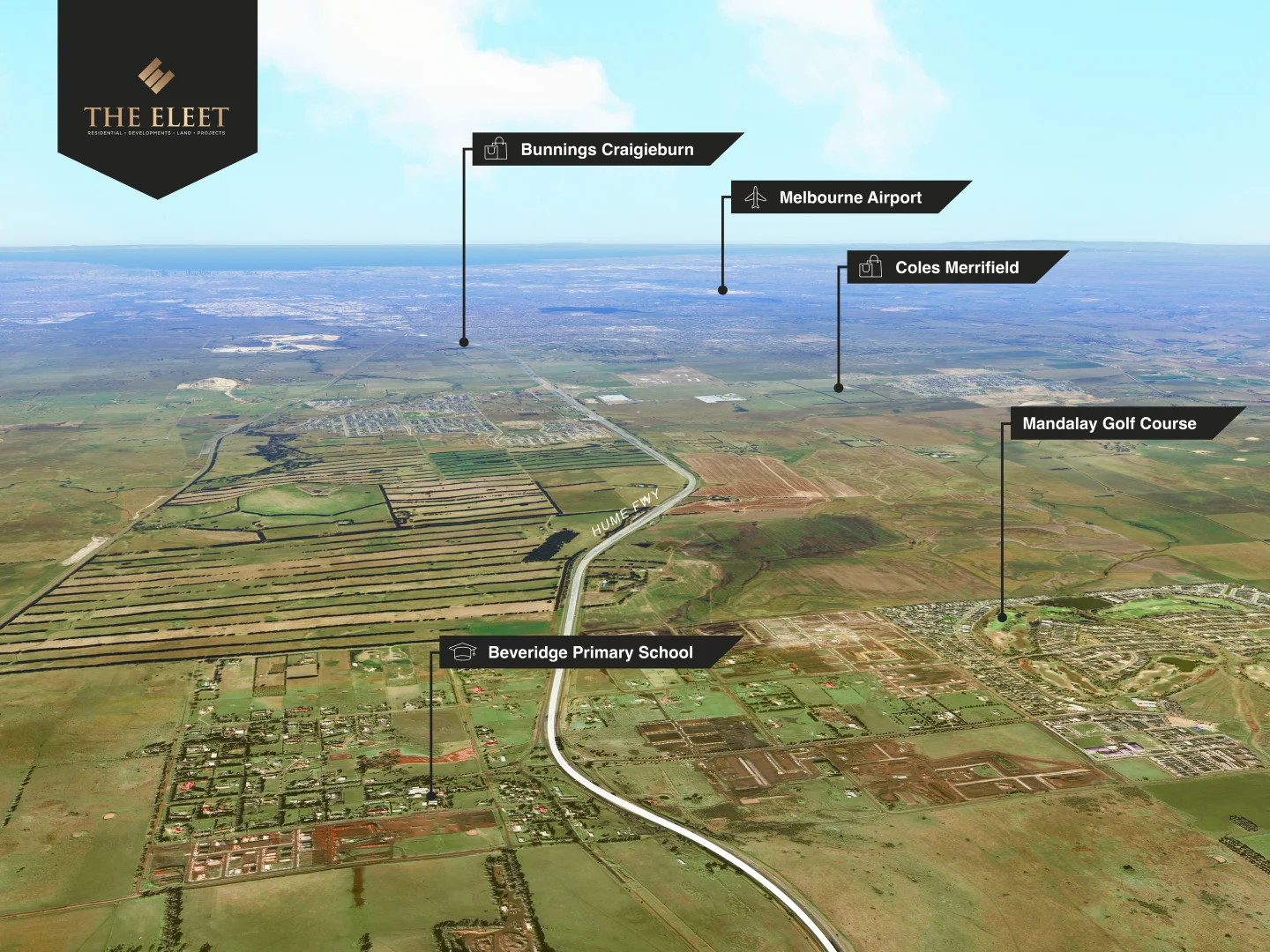Select the Bunnings Craigieburn map label
Screen dimensions: 1270x952
(x=606, y=149)
